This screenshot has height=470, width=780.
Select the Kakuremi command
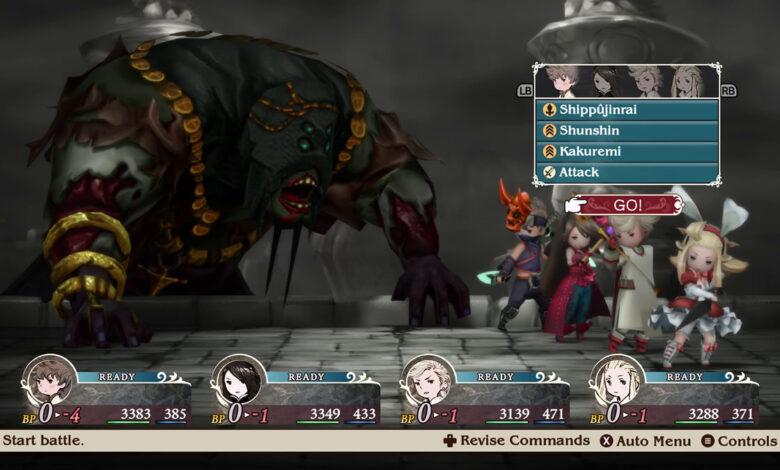[x=627, y=152]
